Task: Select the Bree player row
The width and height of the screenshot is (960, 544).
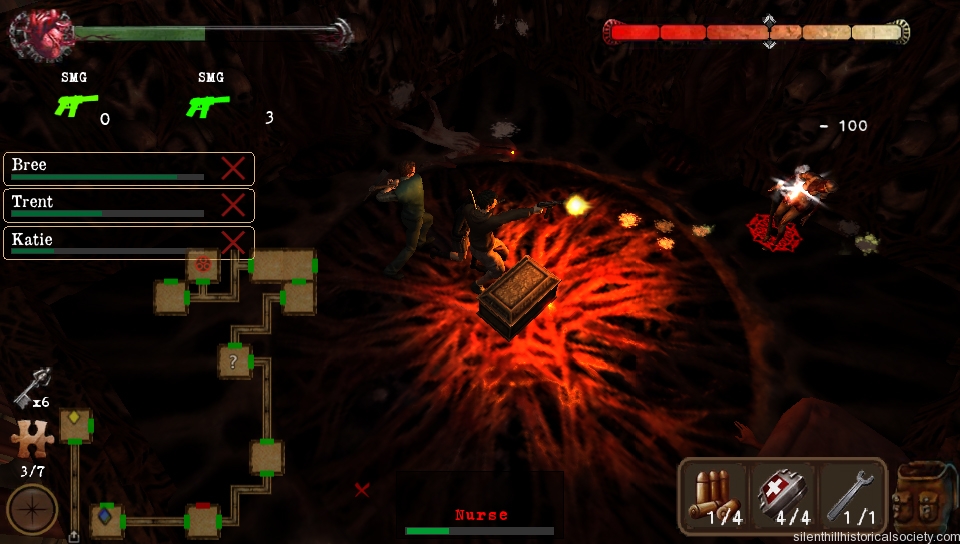Action: pos(110,168)
